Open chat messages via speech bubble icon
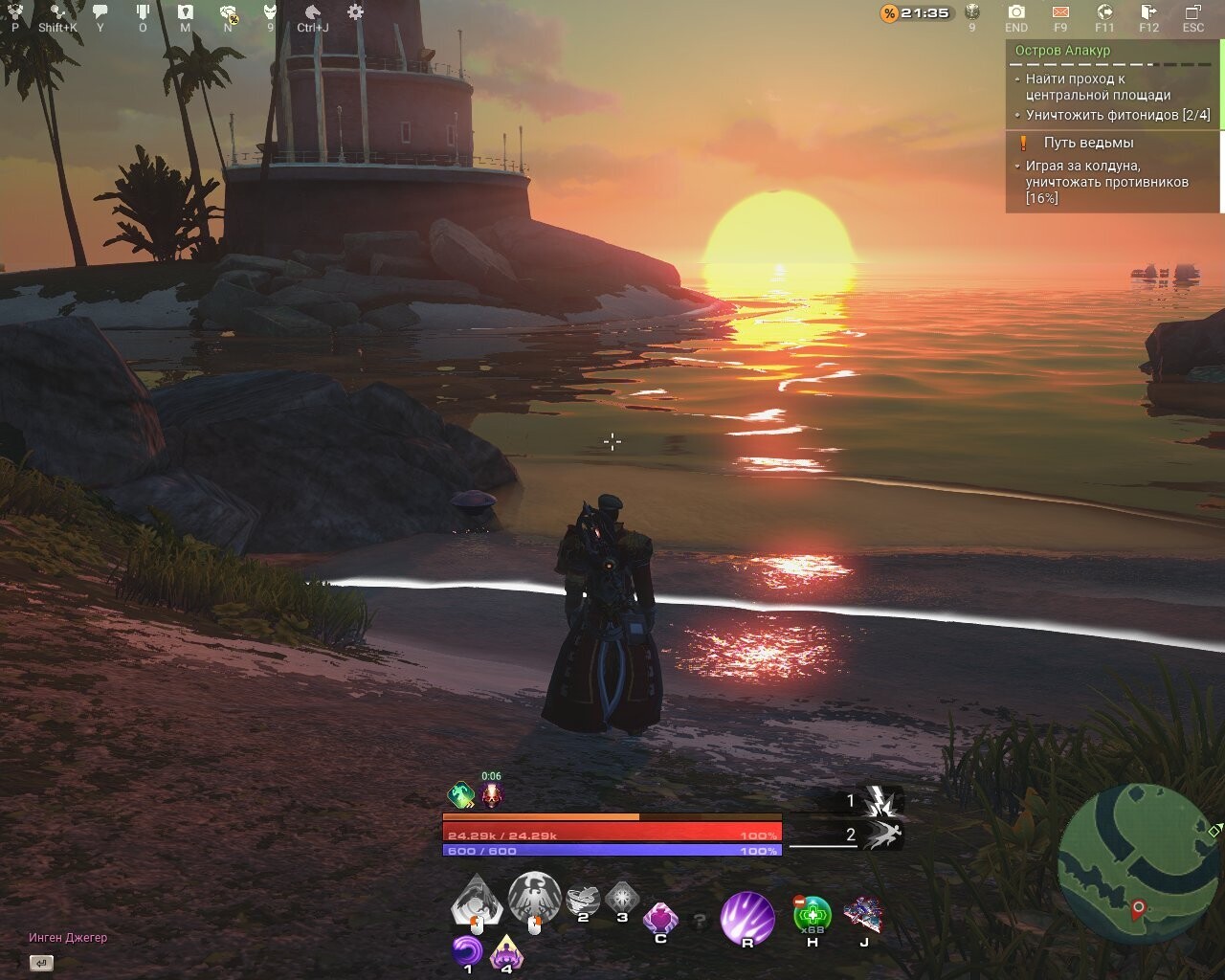The image size is (1225, 980). point(100,11)
